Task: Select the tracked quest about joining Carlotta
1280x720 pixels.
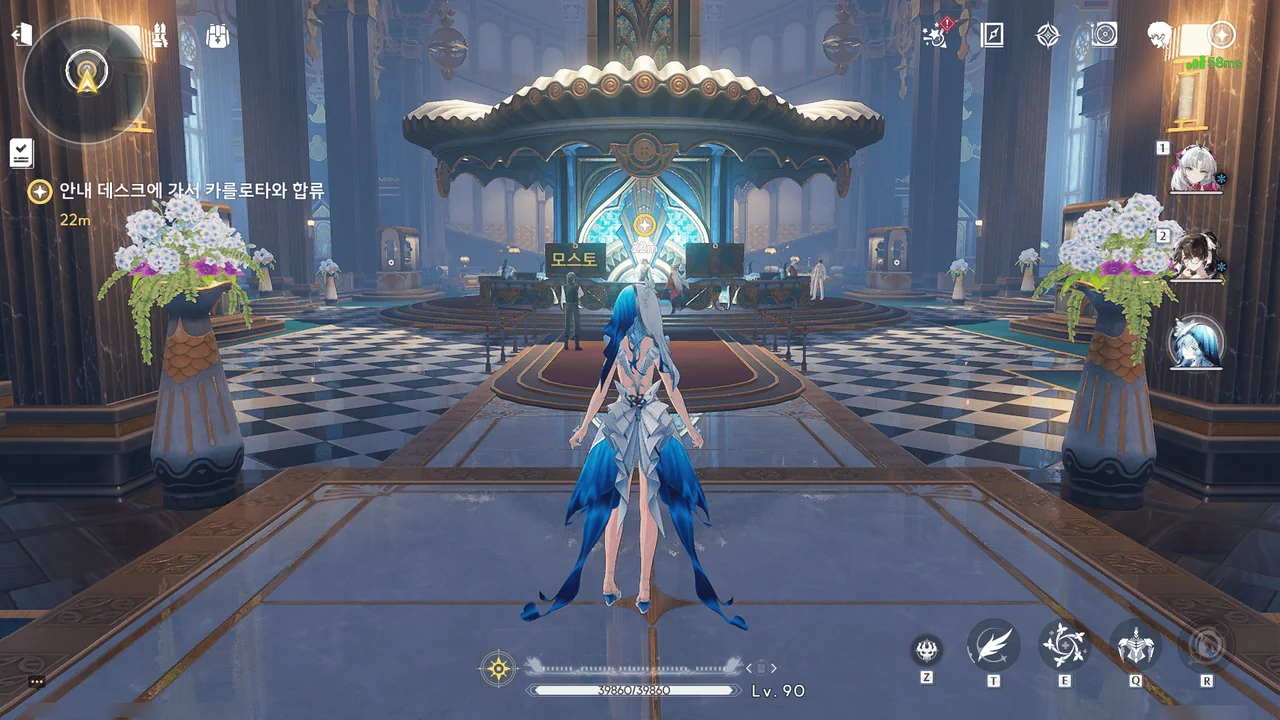Action: 190,191
